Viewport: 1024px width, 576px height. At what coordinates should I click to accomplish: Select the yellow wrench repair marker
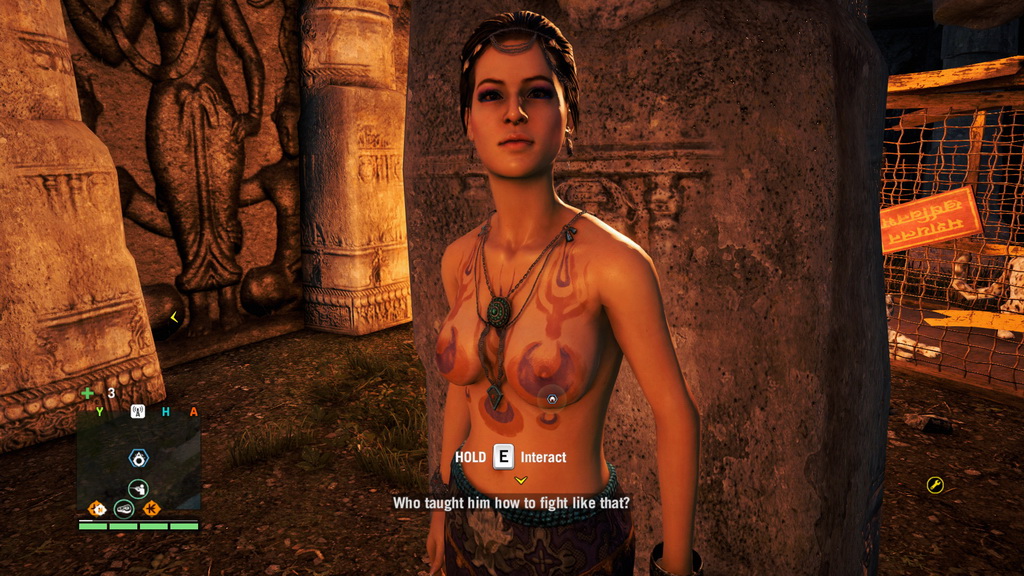click(935, 485)
